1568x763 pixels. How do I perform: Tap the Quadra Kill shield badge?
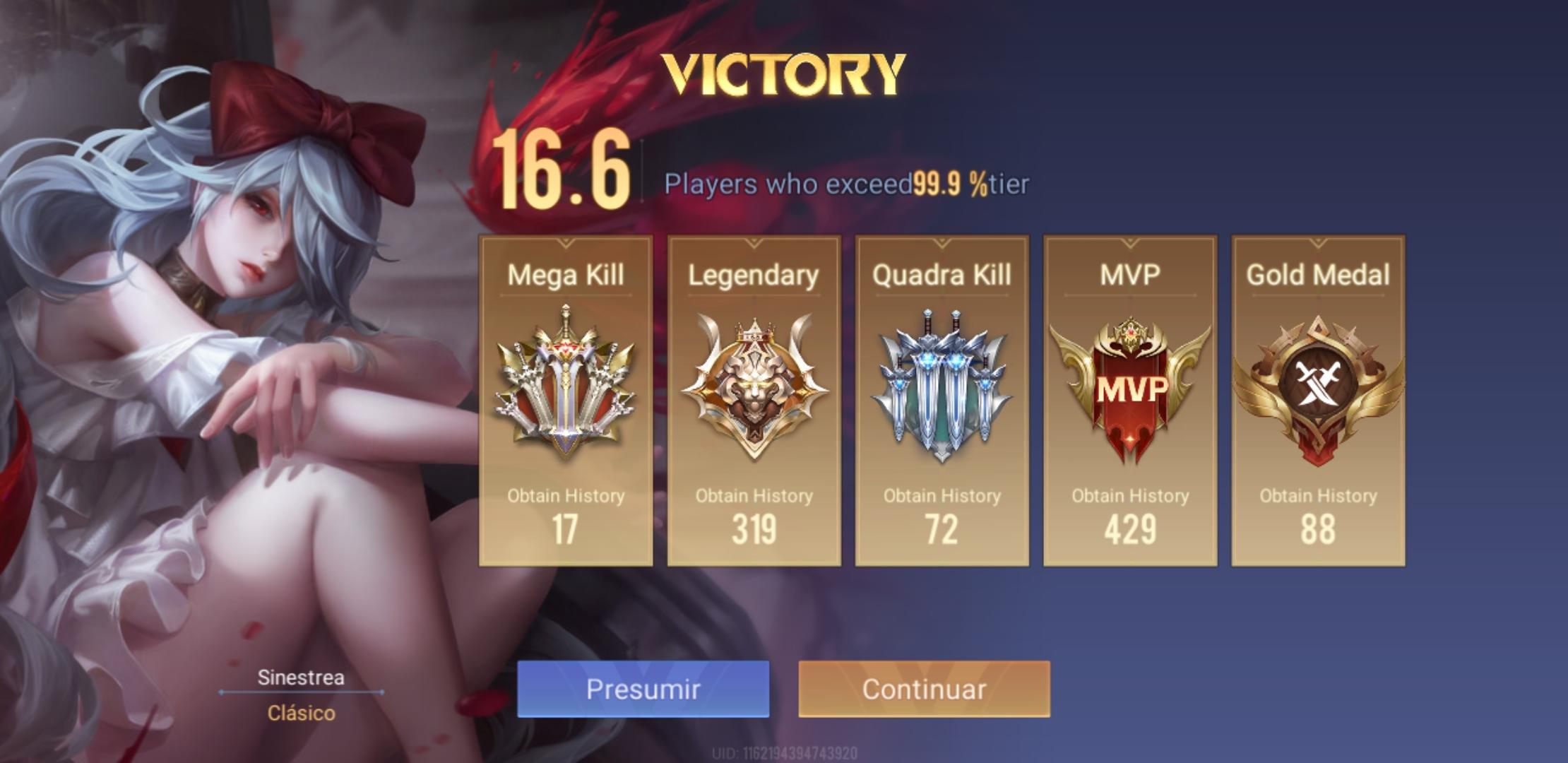click(942, 385)
